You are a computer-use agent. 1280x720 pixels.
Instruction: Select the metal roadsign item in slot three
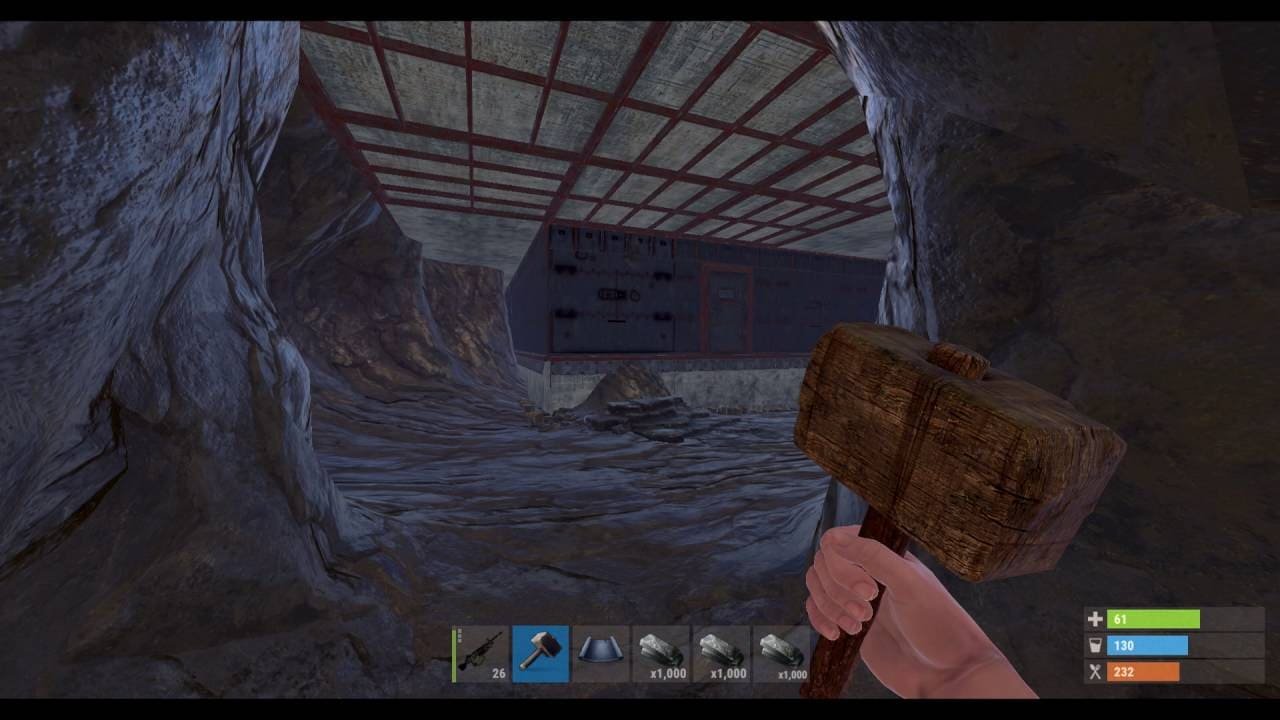click(x=600, y=653)
